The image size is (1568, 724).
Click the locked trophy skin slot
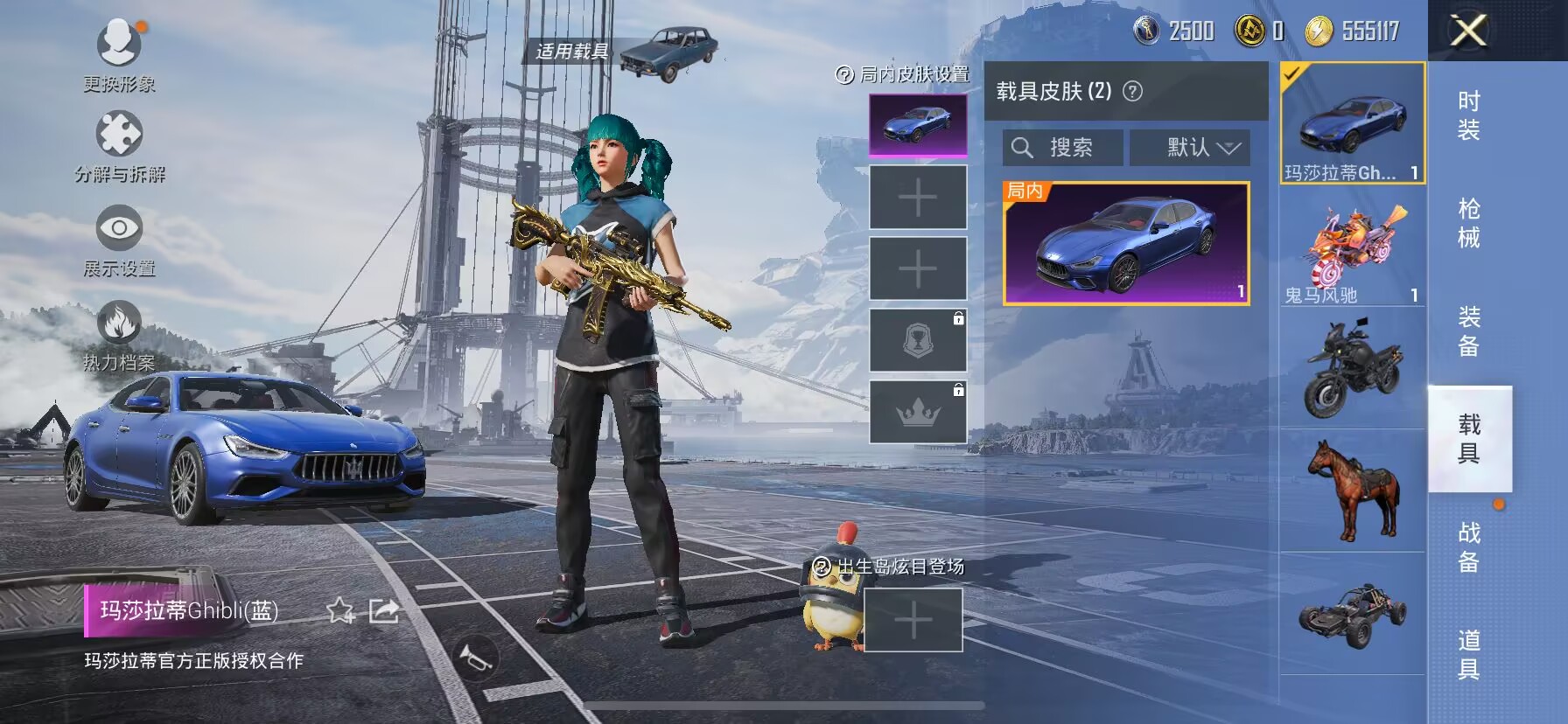[917, 339]
